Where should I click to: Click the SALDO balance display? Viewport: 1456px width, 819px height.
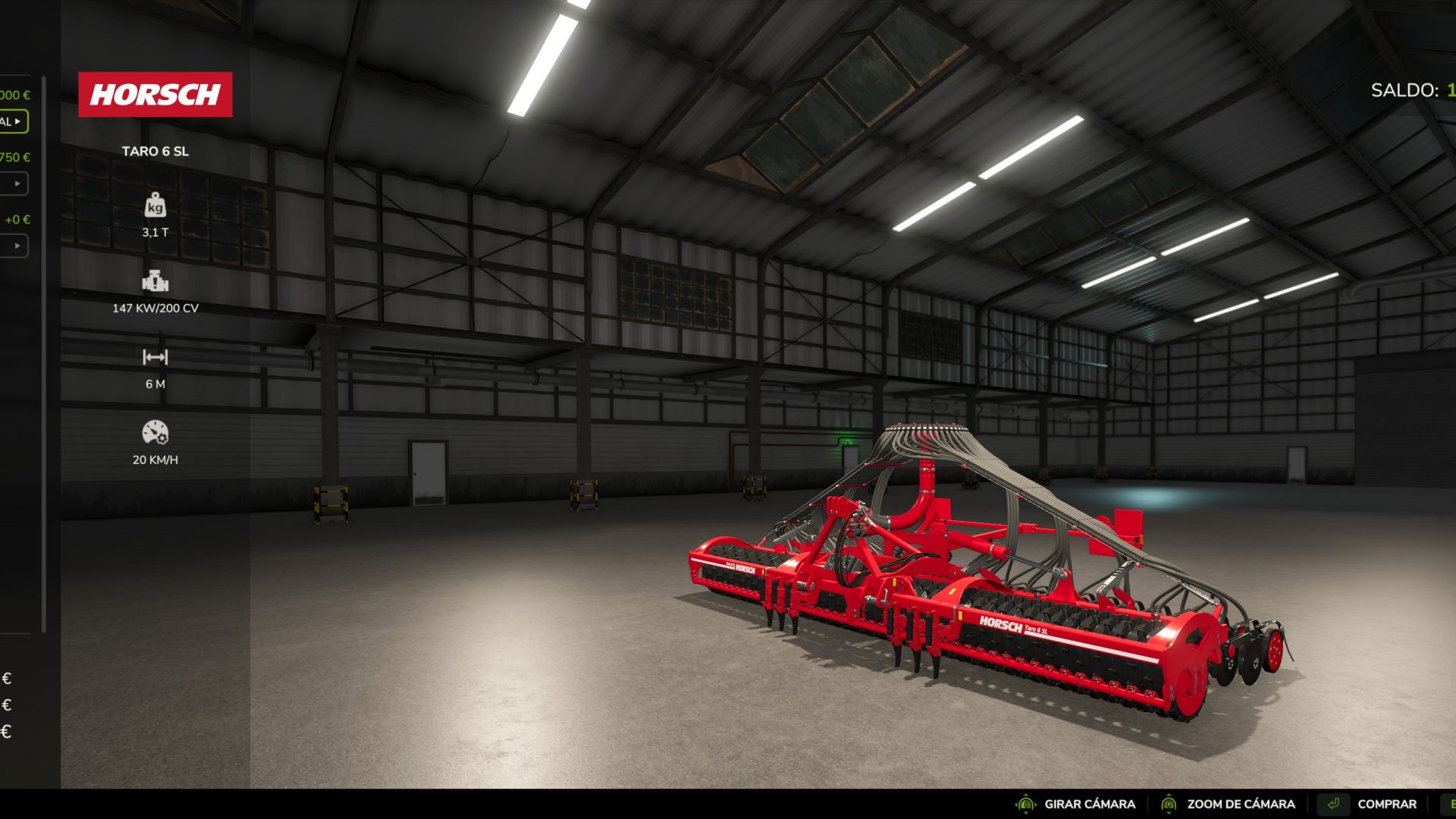1409,91
